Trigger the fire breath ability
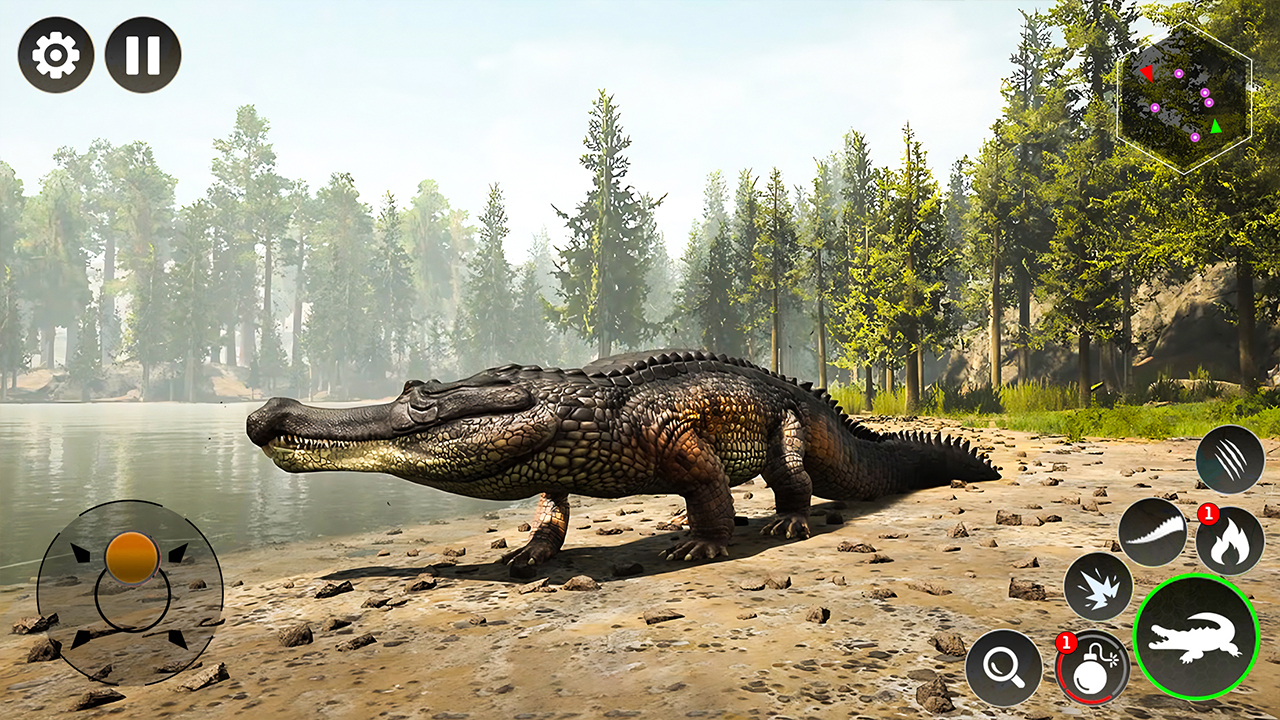The height and width of the screenshot is (720, 1280). (1232, 540)
